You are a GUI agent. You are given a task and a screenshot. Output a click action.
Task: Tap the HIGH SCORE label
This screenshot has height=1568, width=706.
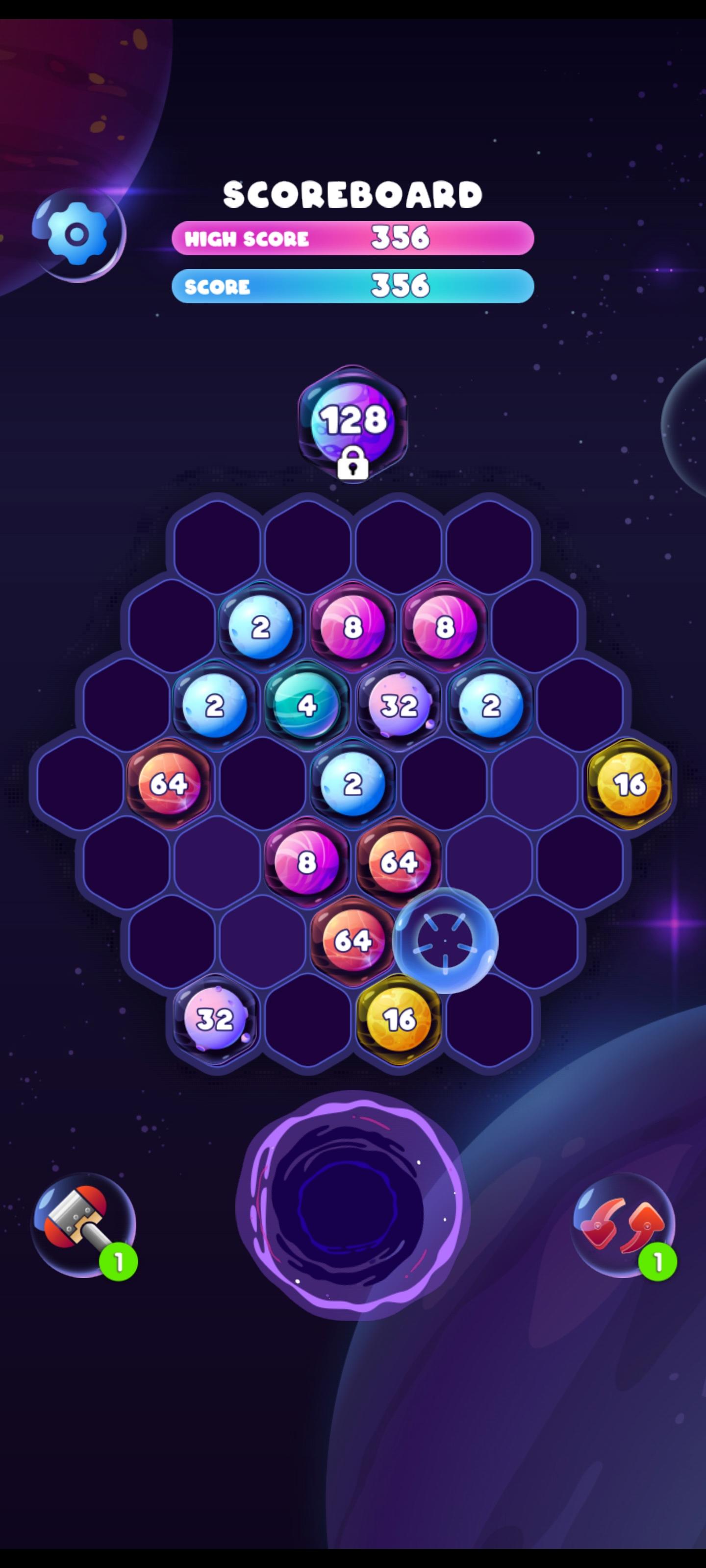pyautogui.click(x=247, y=239)
